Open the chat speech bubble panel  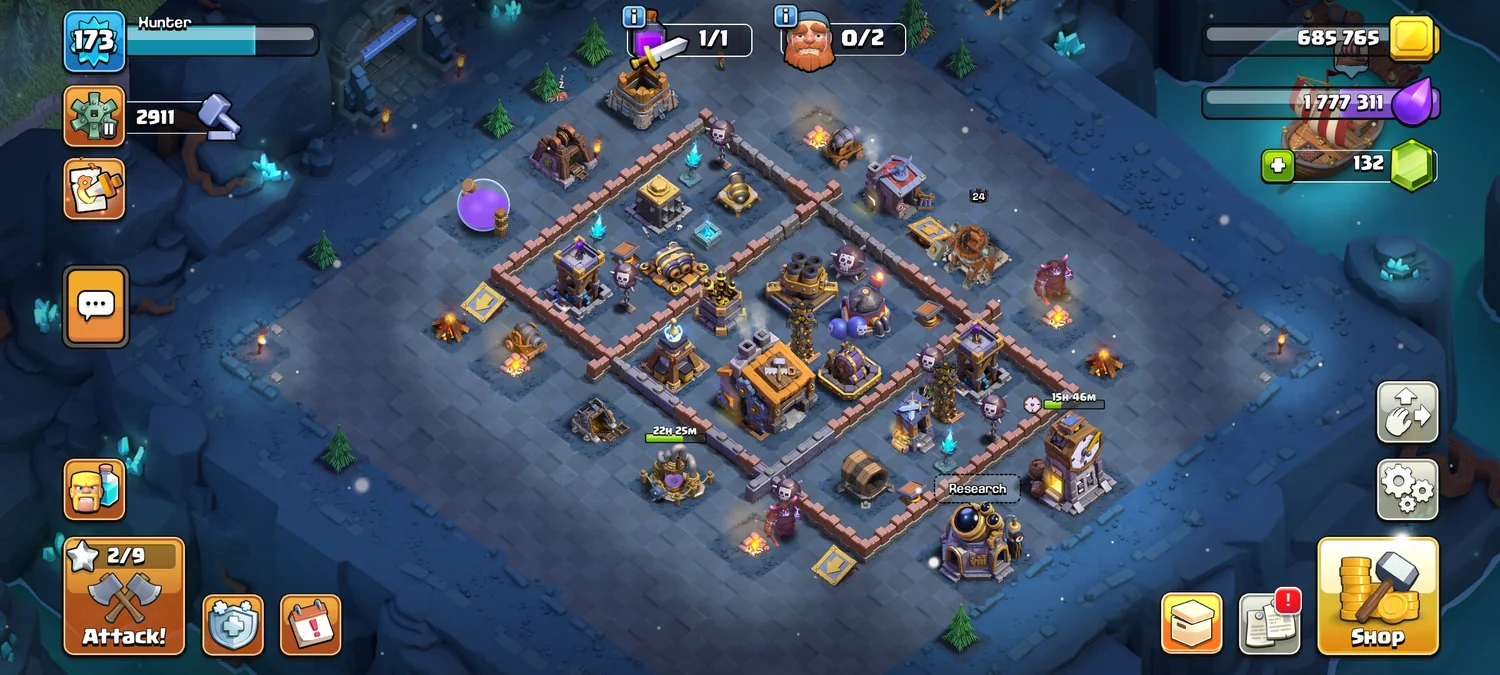tap(95, 307)
